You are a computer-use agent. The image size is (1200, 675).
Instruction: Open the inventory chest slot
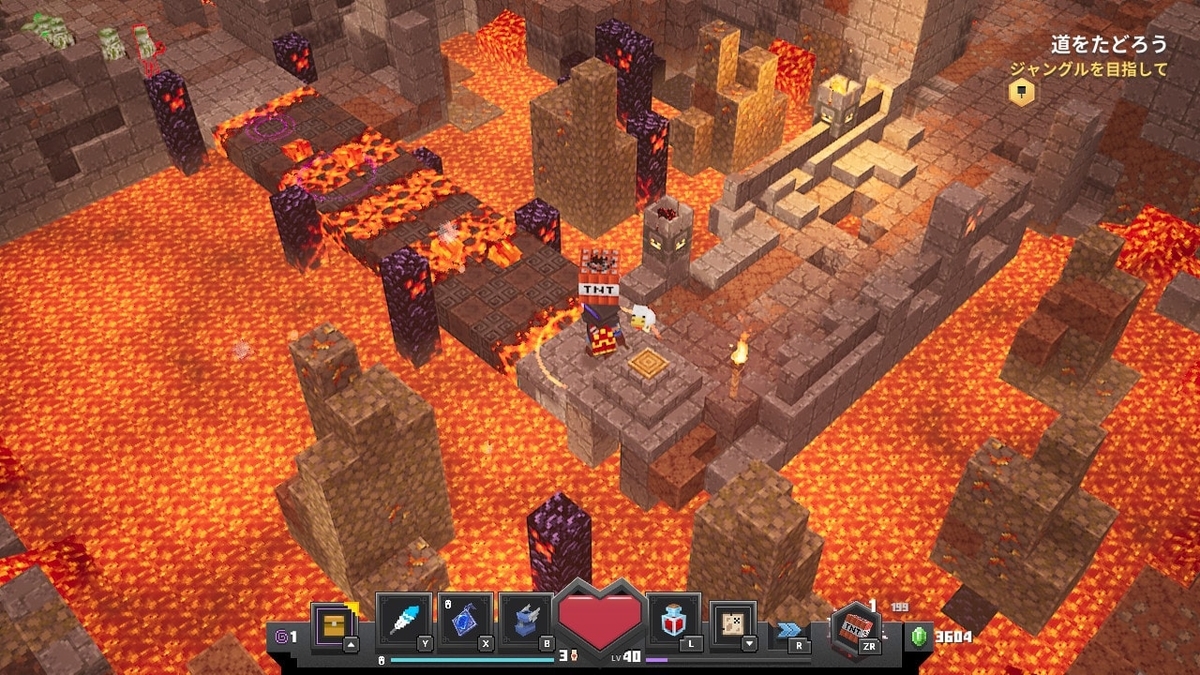(333, 622)
